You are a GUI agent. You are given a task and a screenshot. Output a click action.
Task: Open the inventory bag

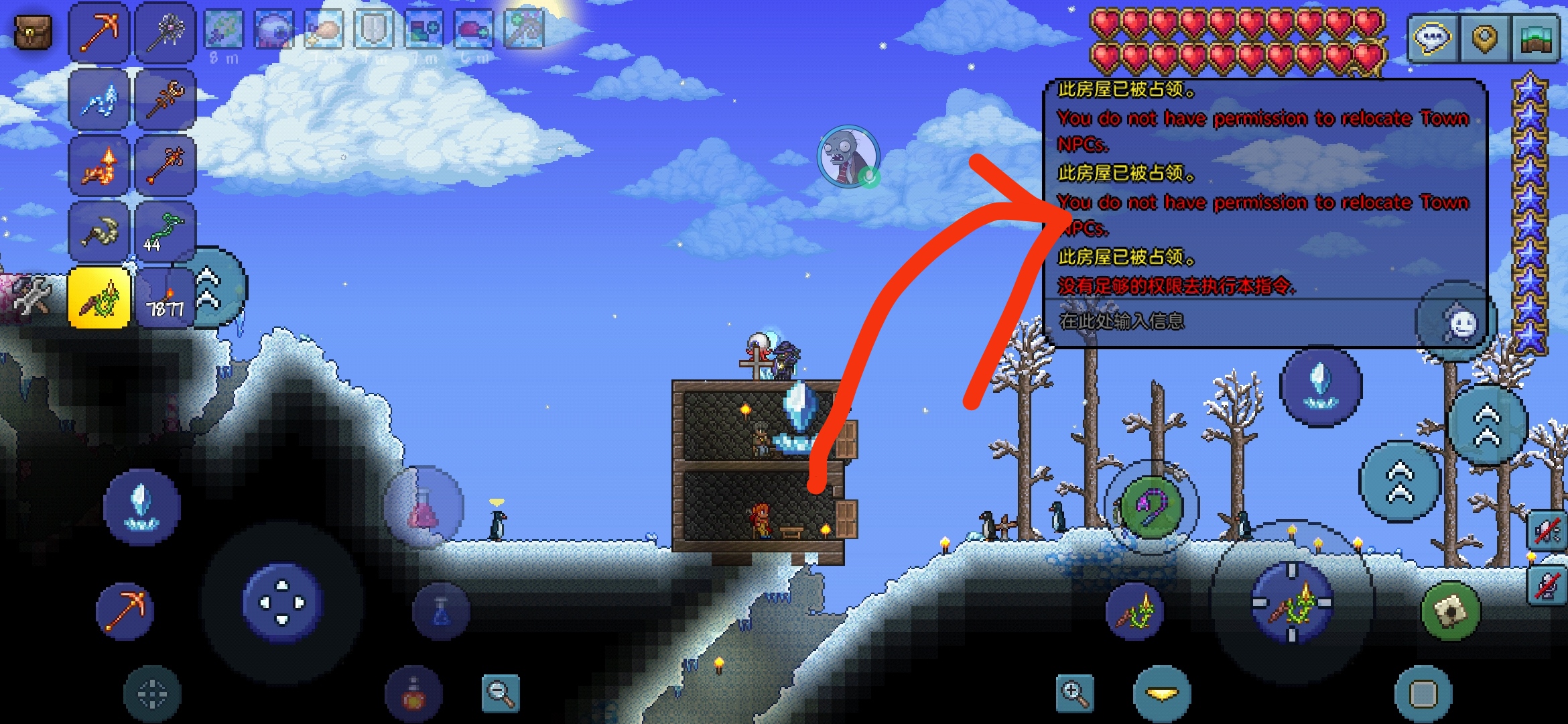pyautogui.click(x=33, y=32)
